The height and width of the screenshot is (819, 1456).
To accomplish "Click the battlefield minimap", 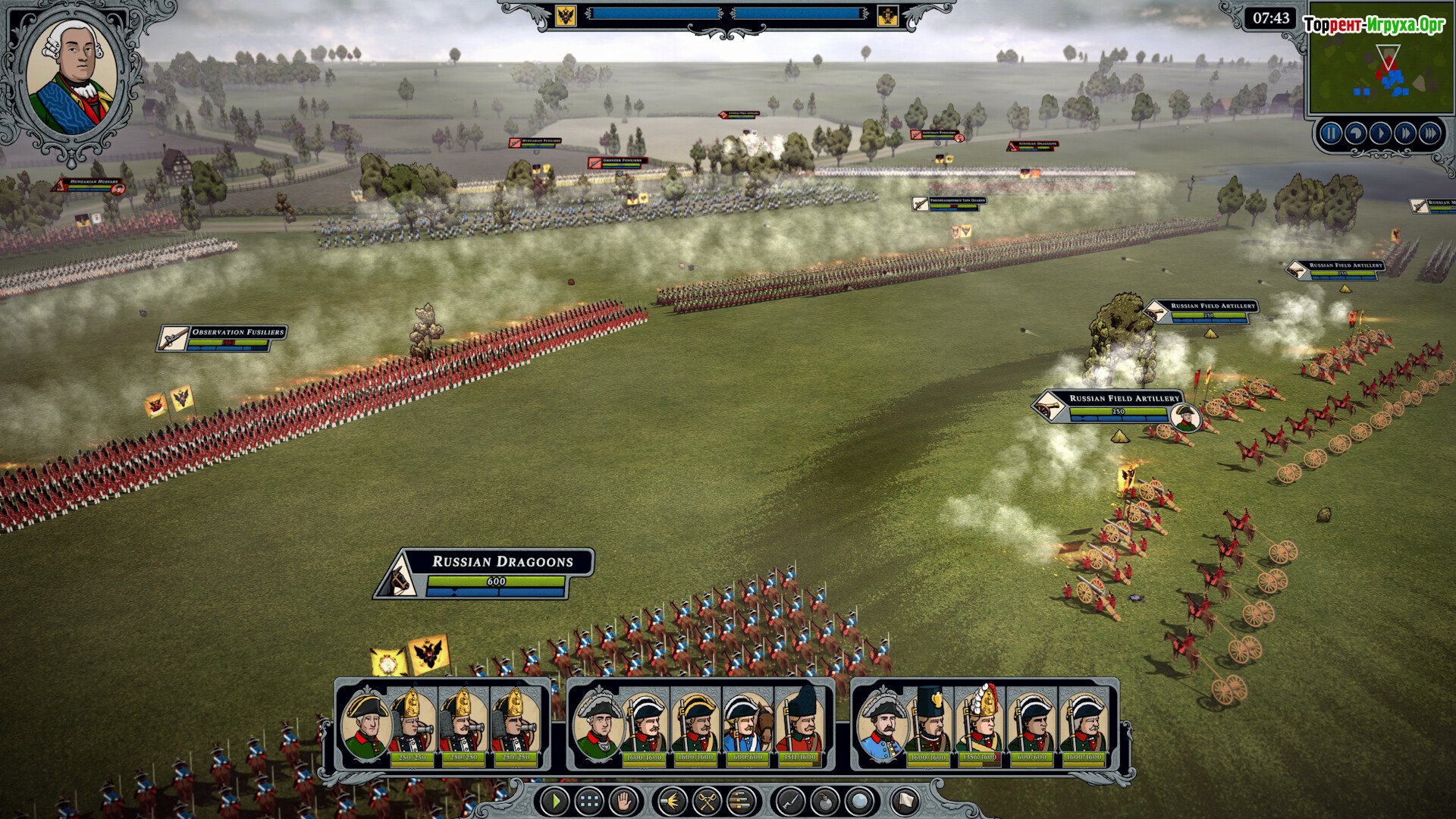I will [x=1379, y=75].
